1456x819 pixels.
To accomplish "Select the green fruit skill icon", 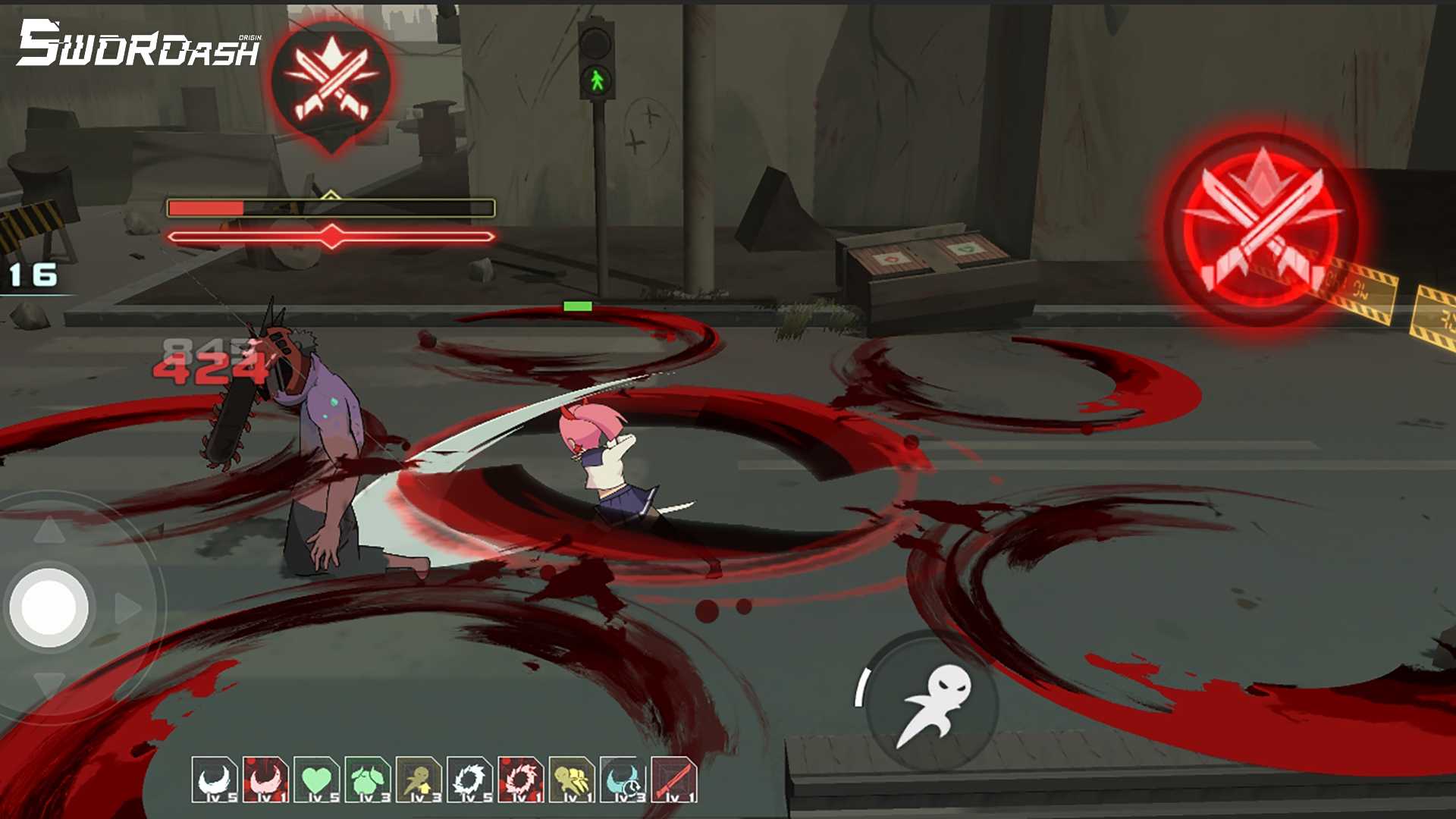I will click(x=368, y=780).
